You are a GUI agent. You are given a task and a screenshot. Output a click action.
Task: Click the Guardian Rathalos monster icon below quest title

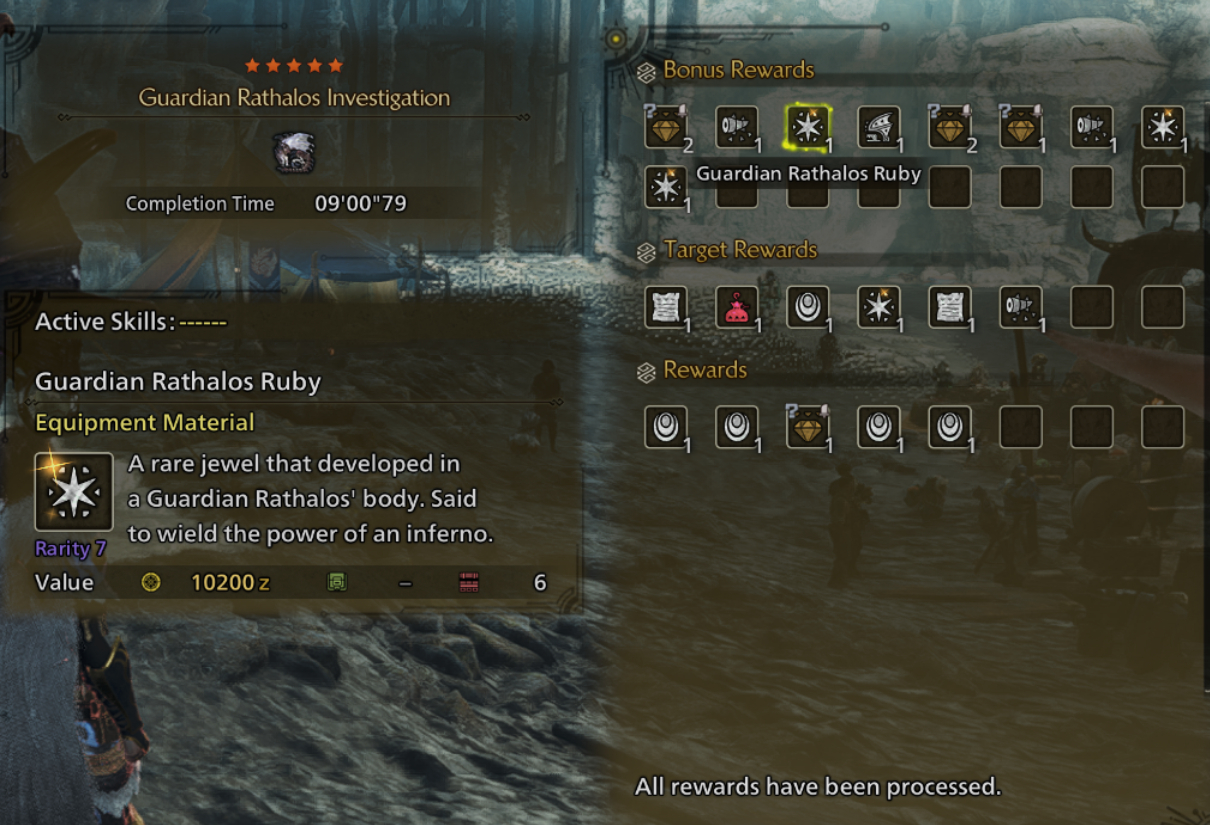click(x=294, y=153)
